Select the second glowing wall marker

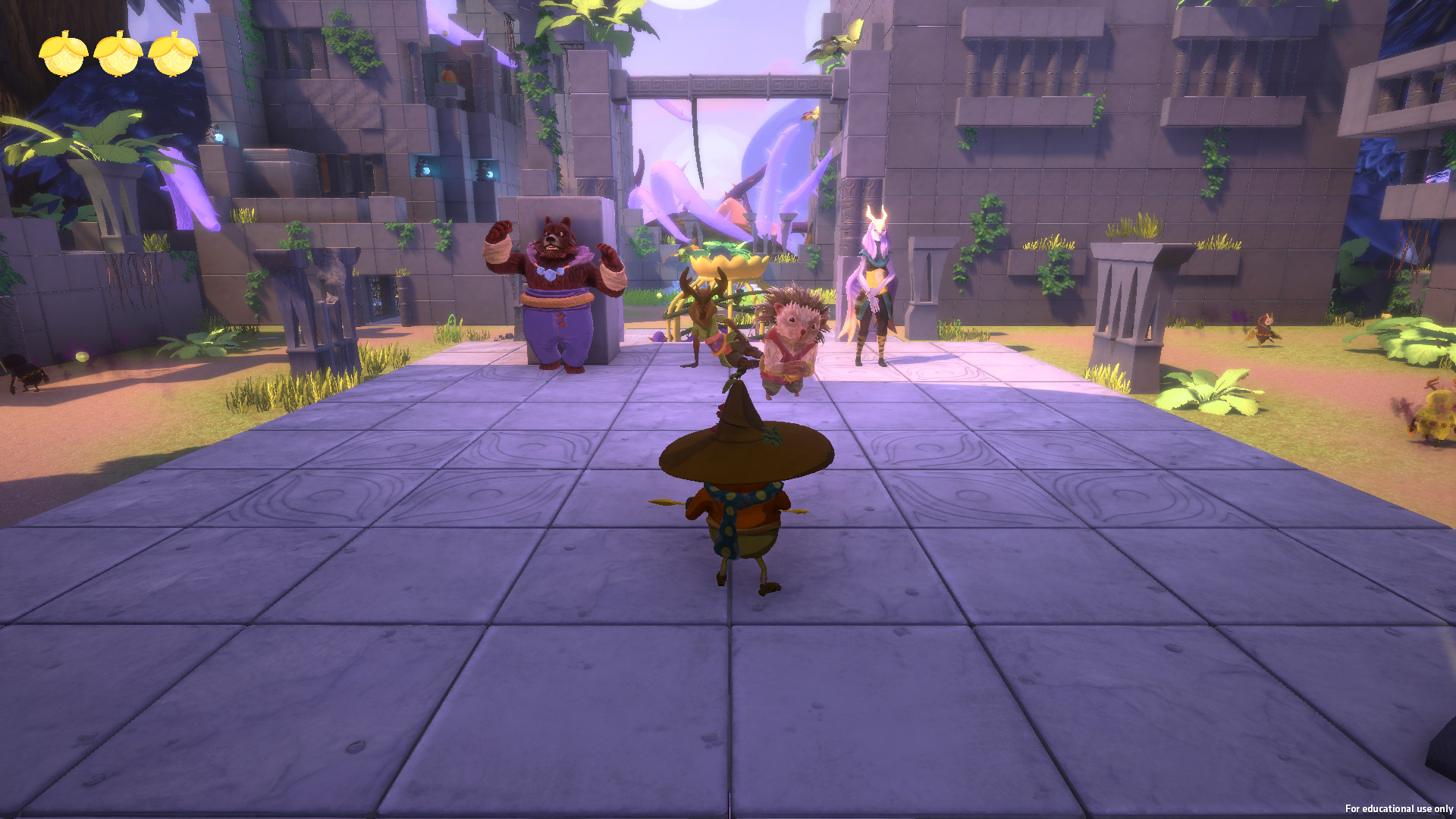pos(491,175)
